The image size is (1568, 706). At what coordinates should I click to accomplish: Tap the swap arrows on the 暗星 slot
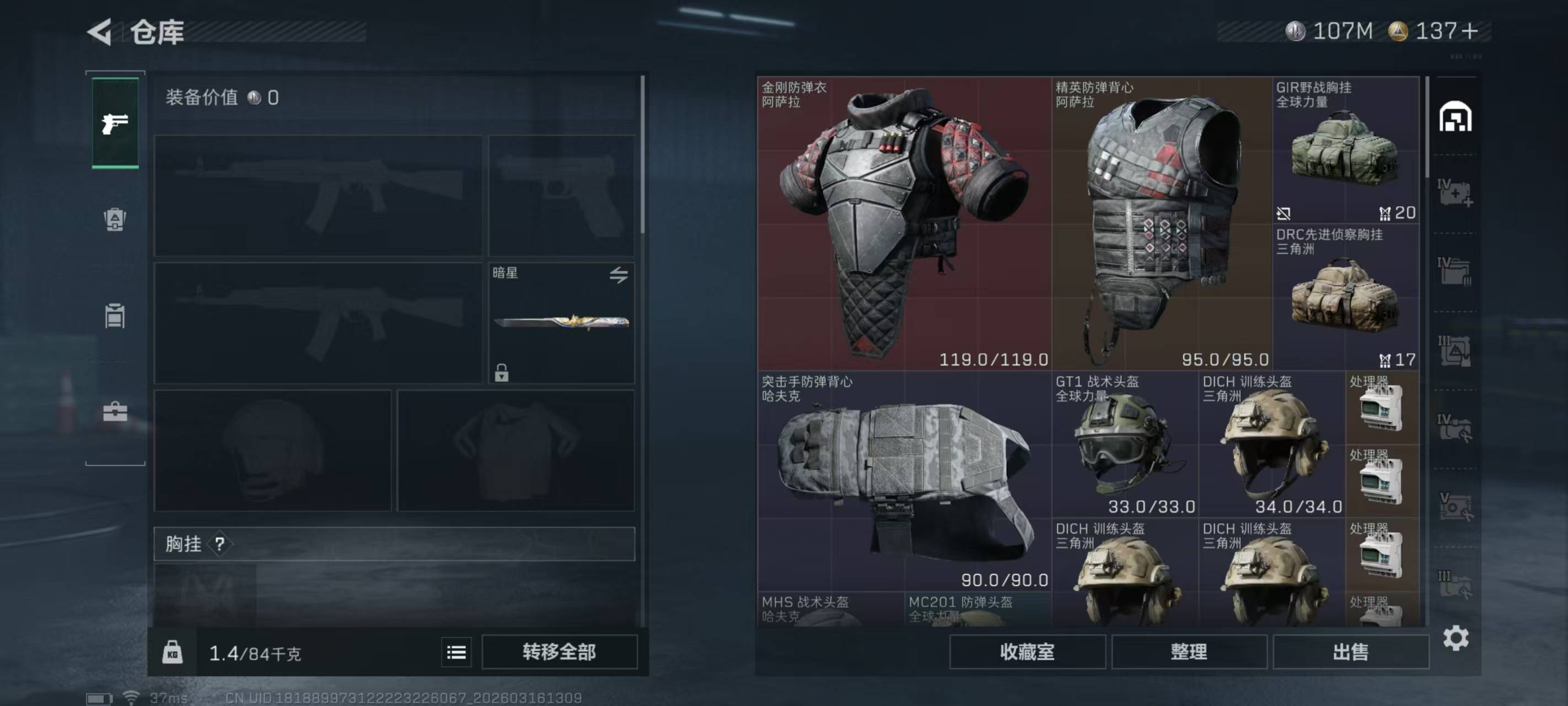tap(619, 275)
